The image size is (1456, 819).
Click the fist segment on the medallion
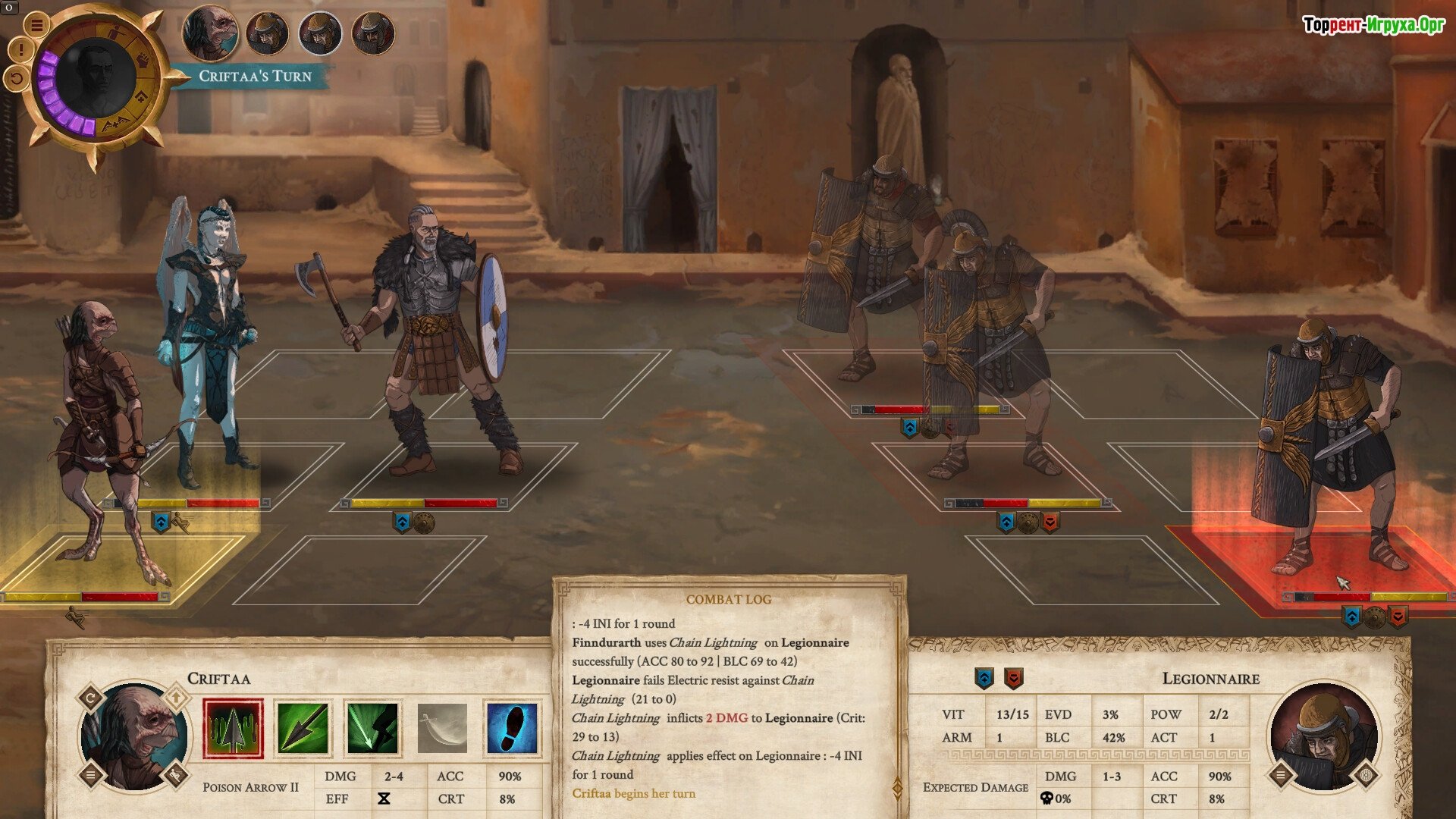[142, 61]
